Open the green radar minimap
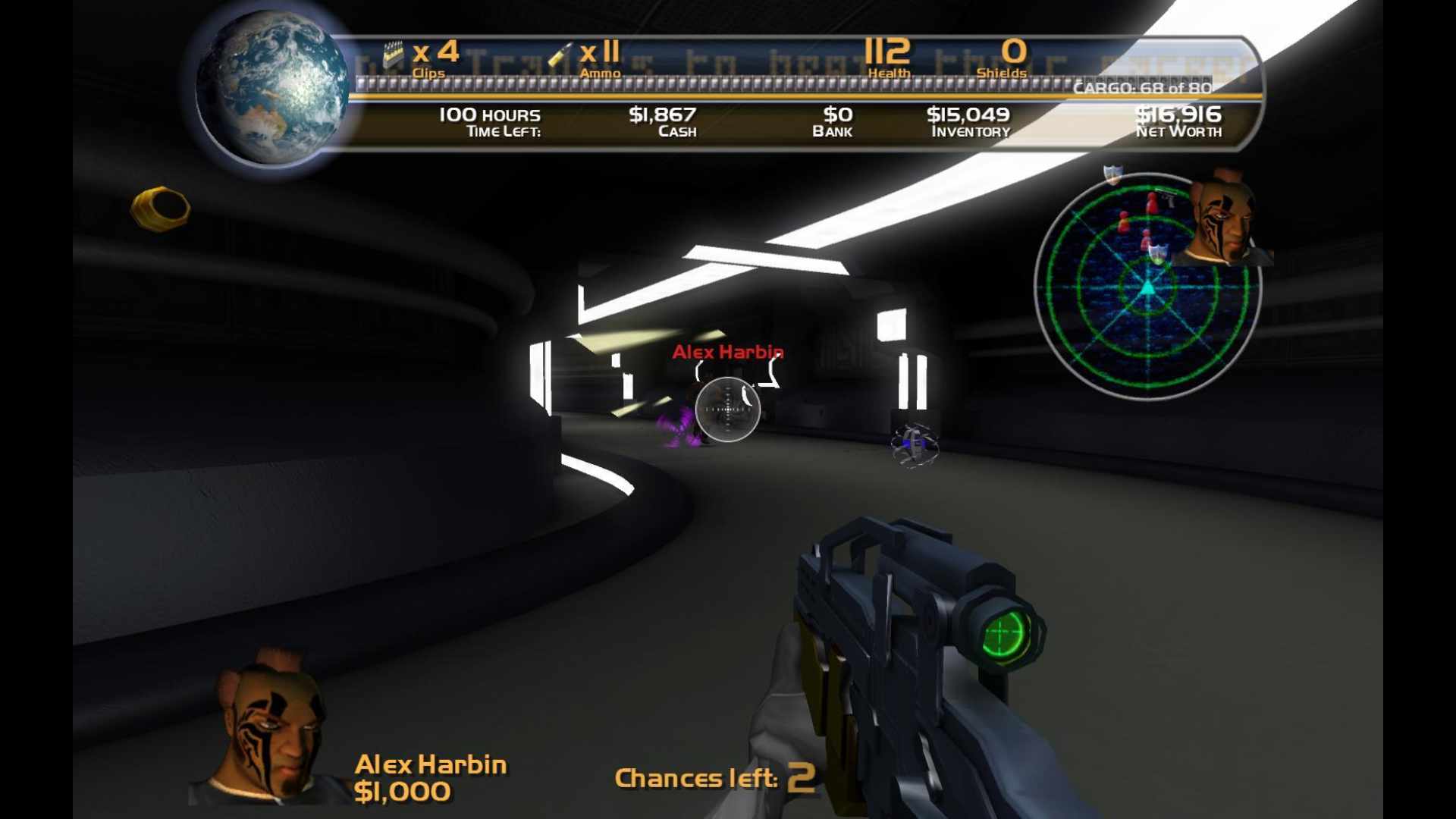The width and height of the screenshot is (1456, 819). 1147,288
